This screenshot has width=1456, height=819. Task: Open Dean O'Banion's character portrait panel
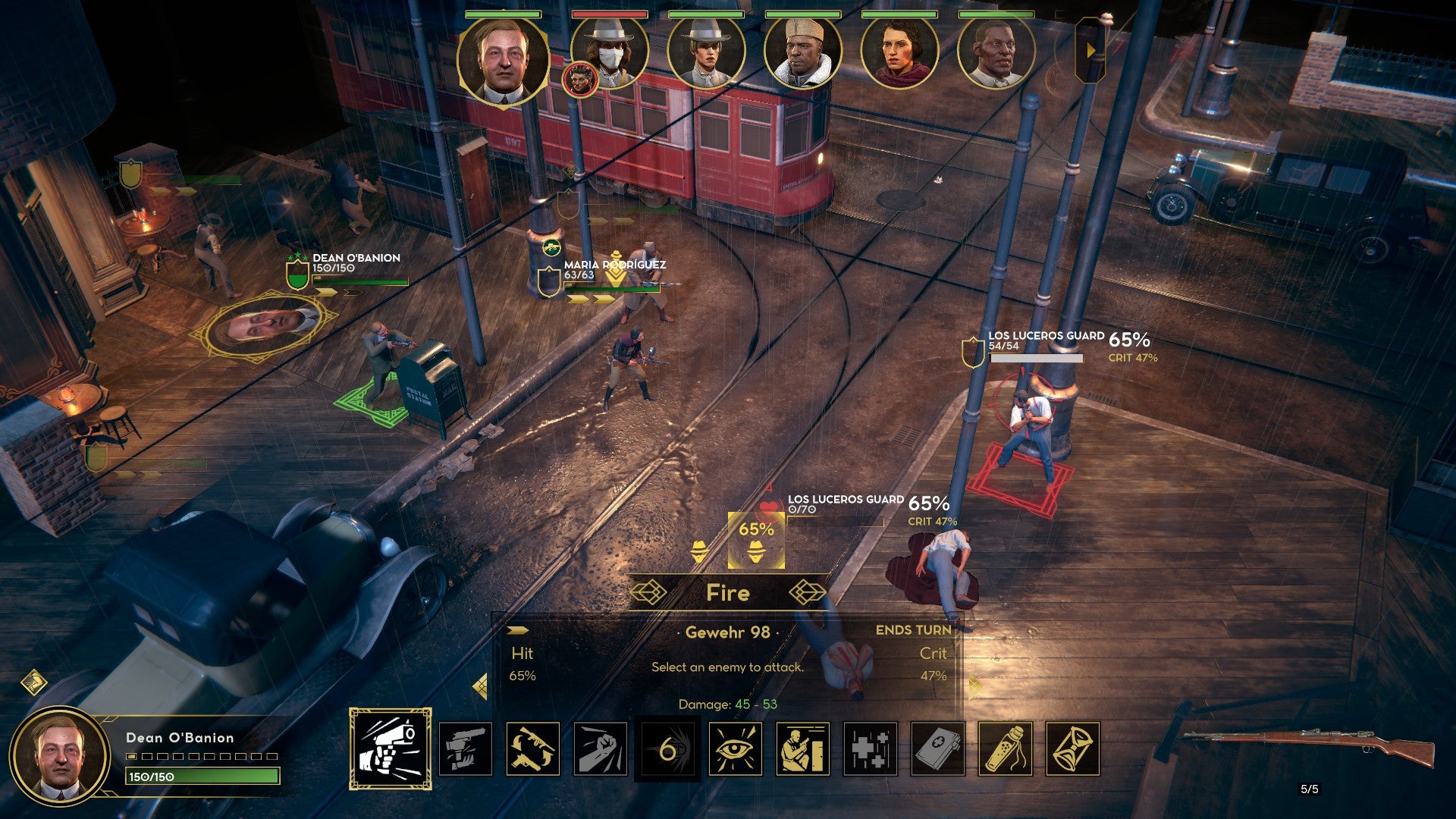click(x=59, y=755)
